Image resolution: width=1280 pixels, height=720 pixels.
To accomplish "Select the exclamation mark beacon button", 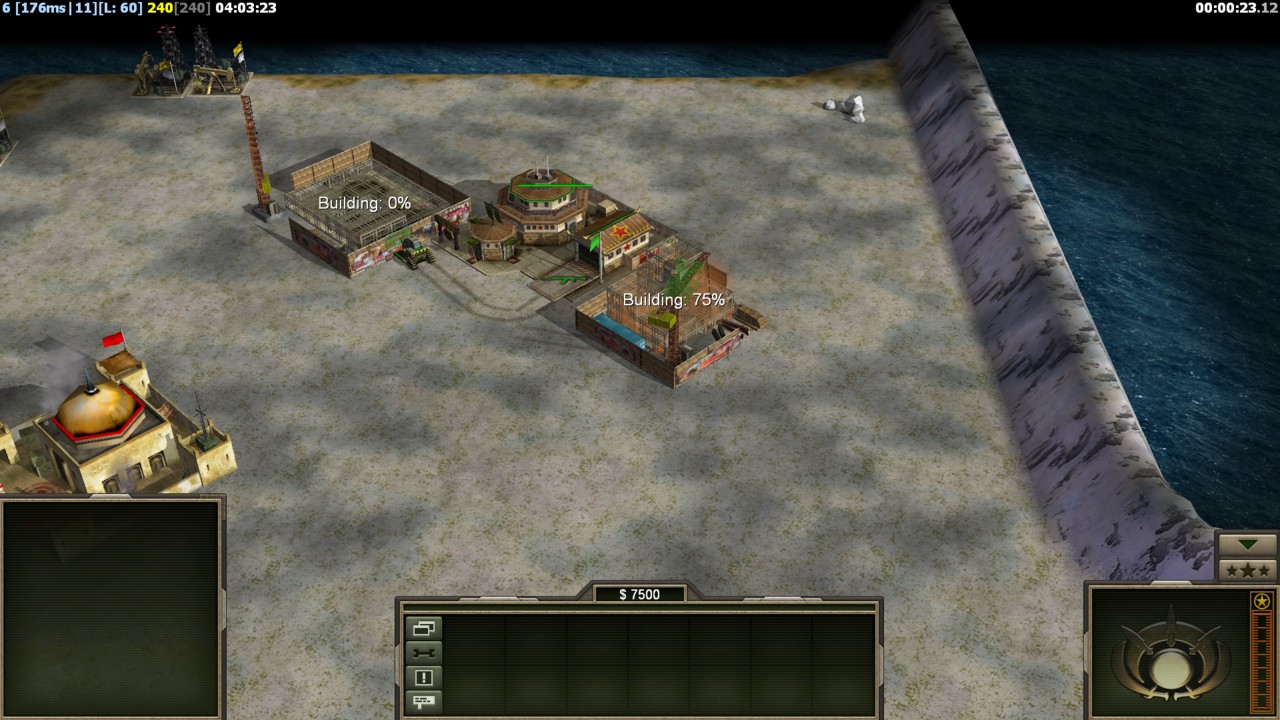I will [423, 677].
